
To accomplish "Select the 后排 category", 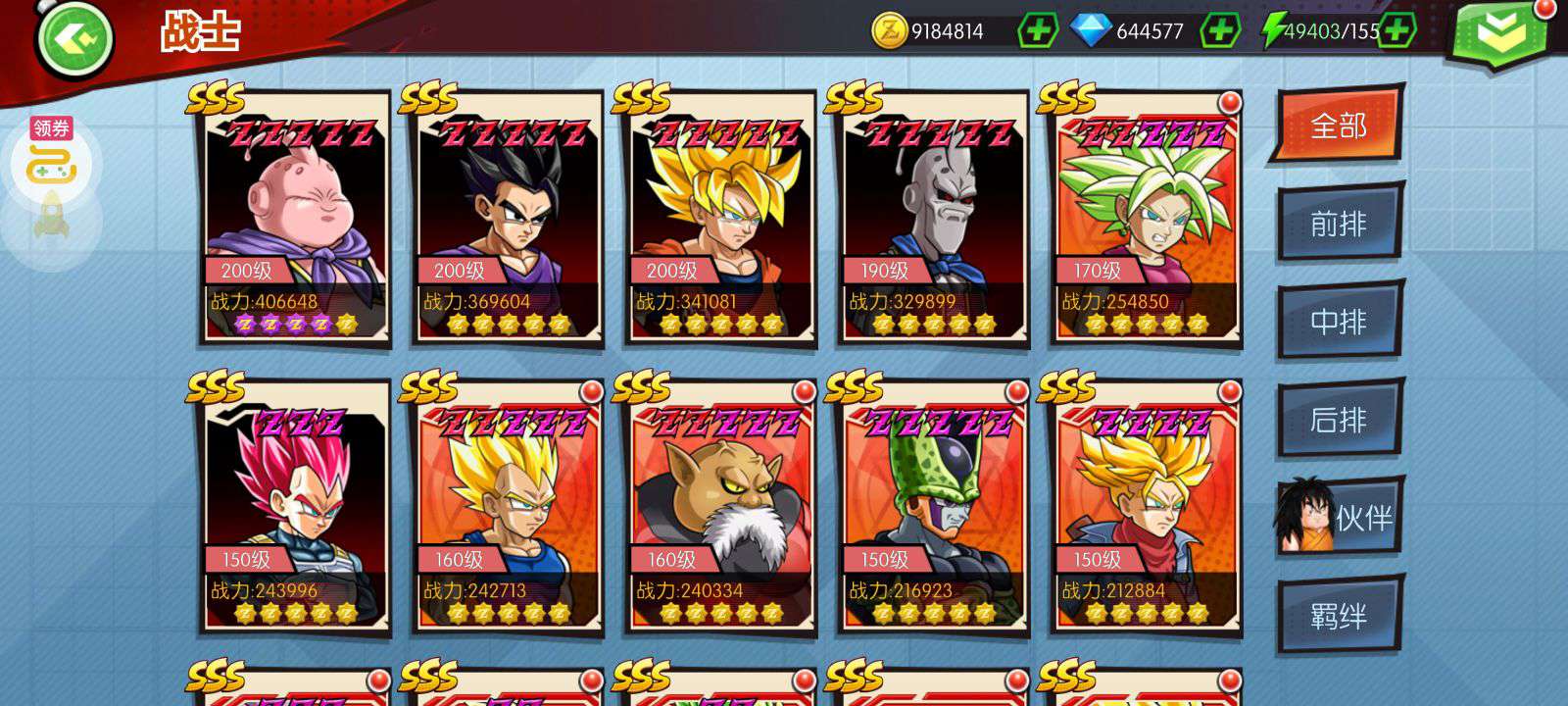I will (x=1339, y=420).
